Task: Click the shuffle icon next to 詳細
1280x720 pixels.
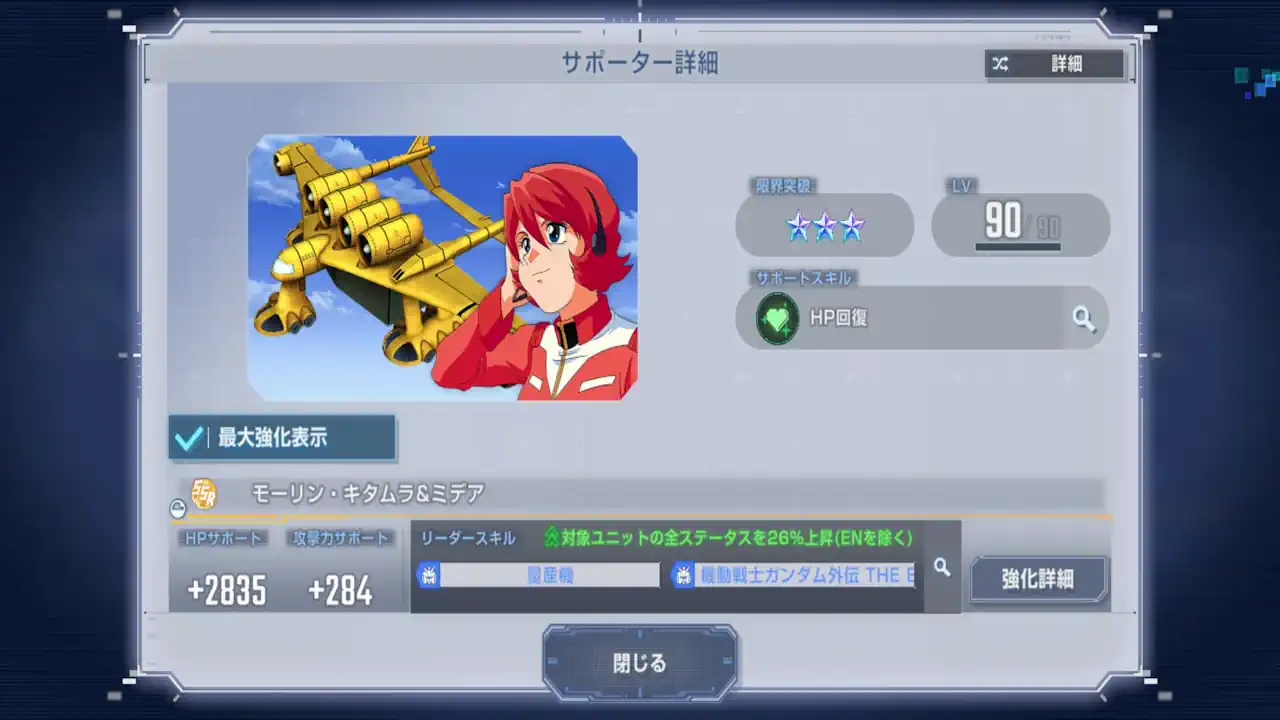Action: click(1000, 64)
